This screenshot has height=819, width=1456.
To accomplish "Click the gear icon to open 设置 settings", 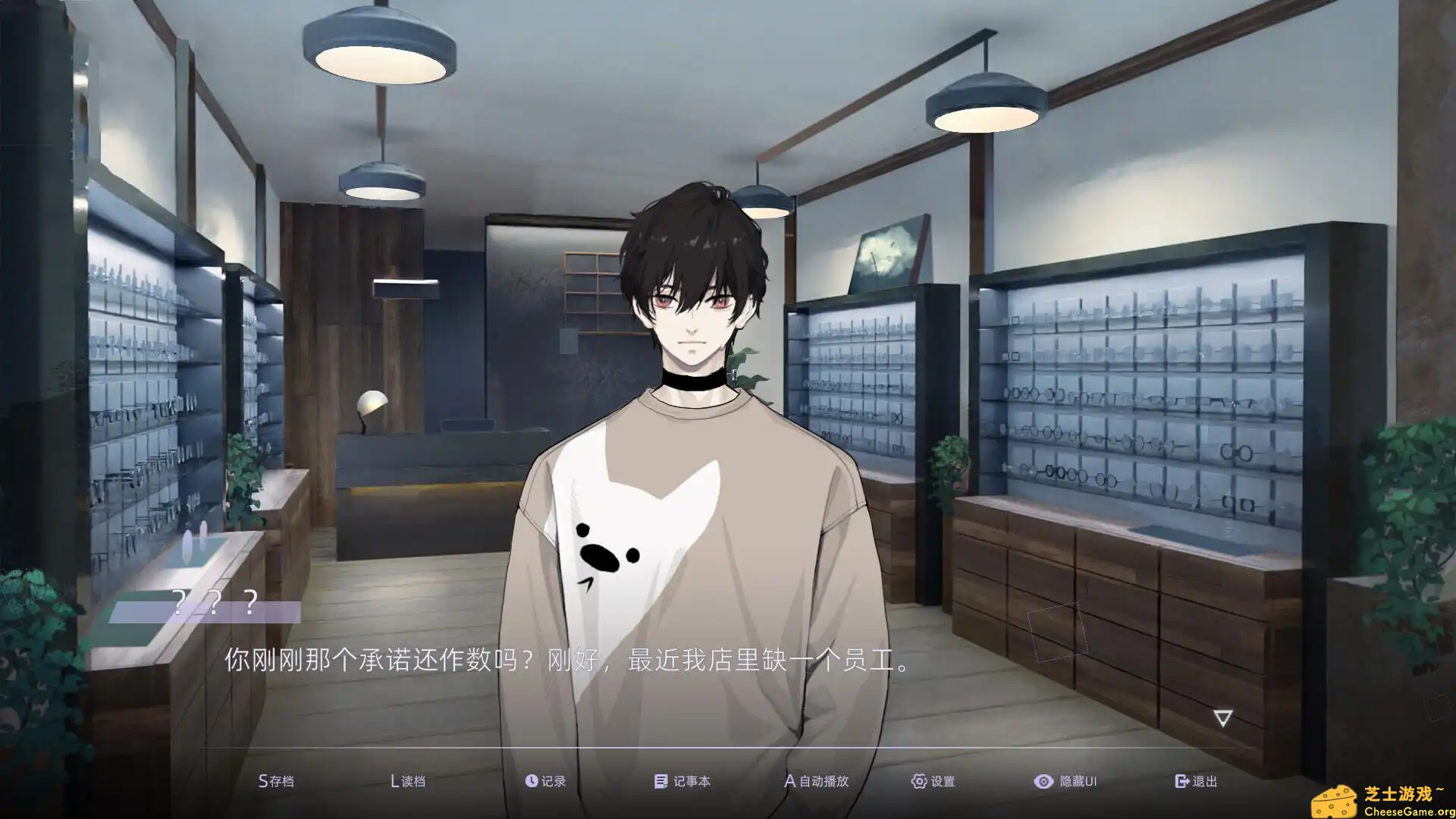I will [918, 780].
